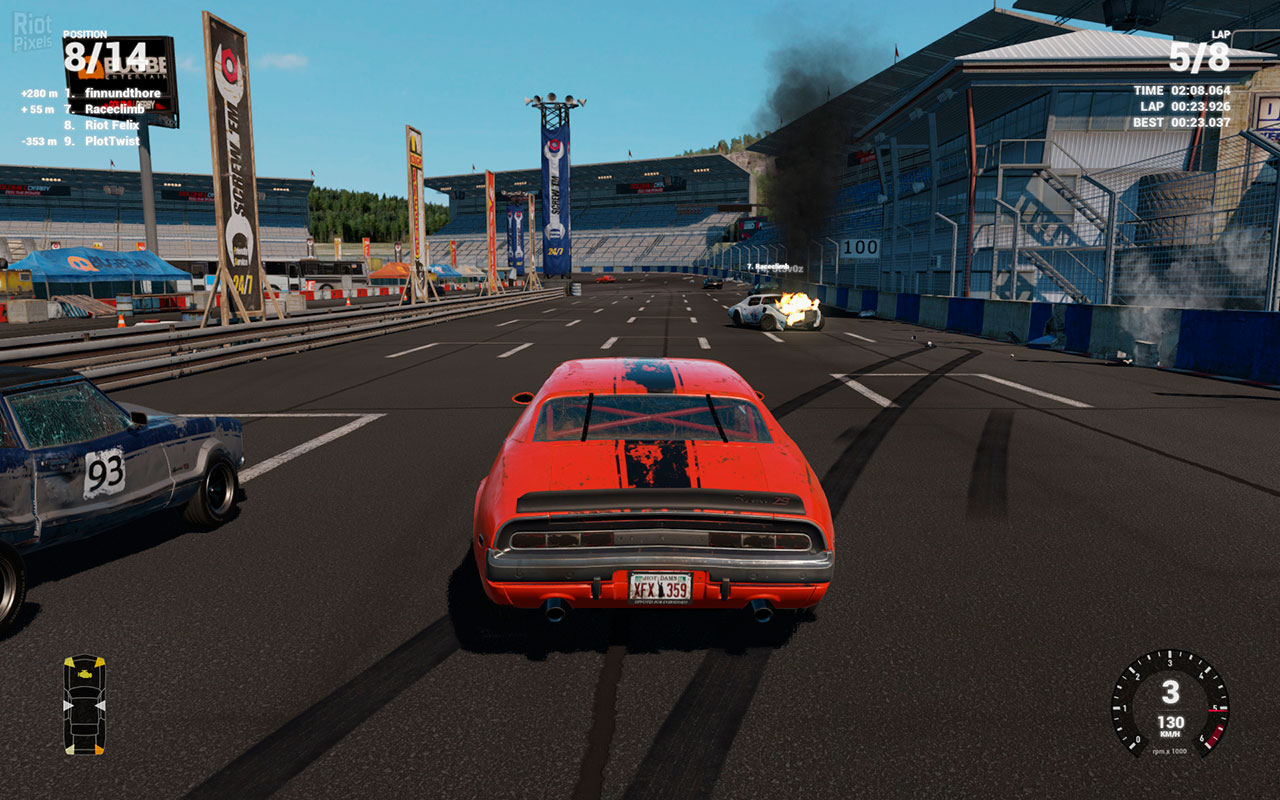This screenshot has width=1280, height=800.
Task: Click the tachometer speed gauge
Action: [x=1170, y=703]
